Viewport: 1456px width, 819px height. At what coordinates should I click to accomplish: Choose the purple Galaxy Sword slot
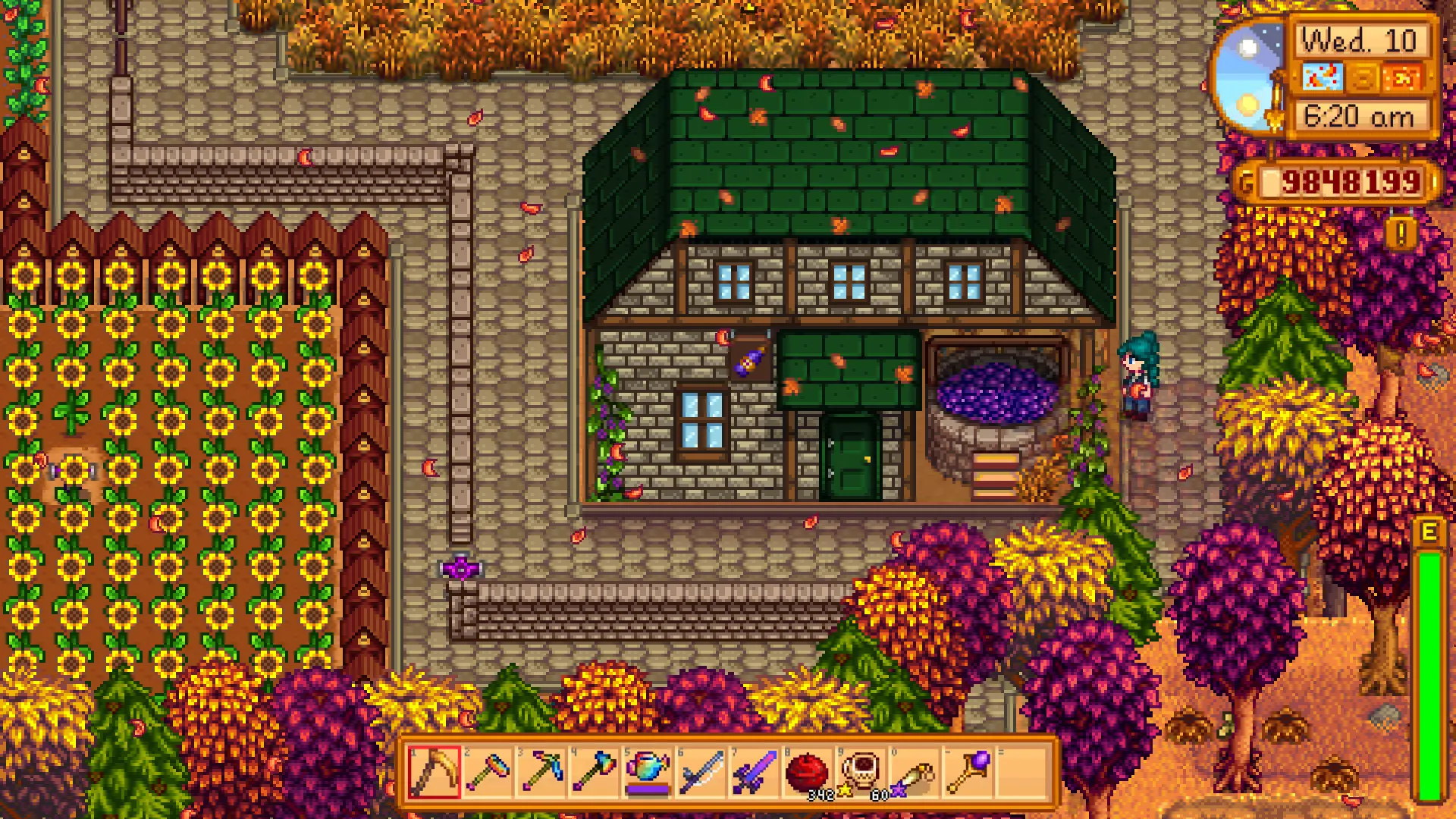tap(754, 773)
